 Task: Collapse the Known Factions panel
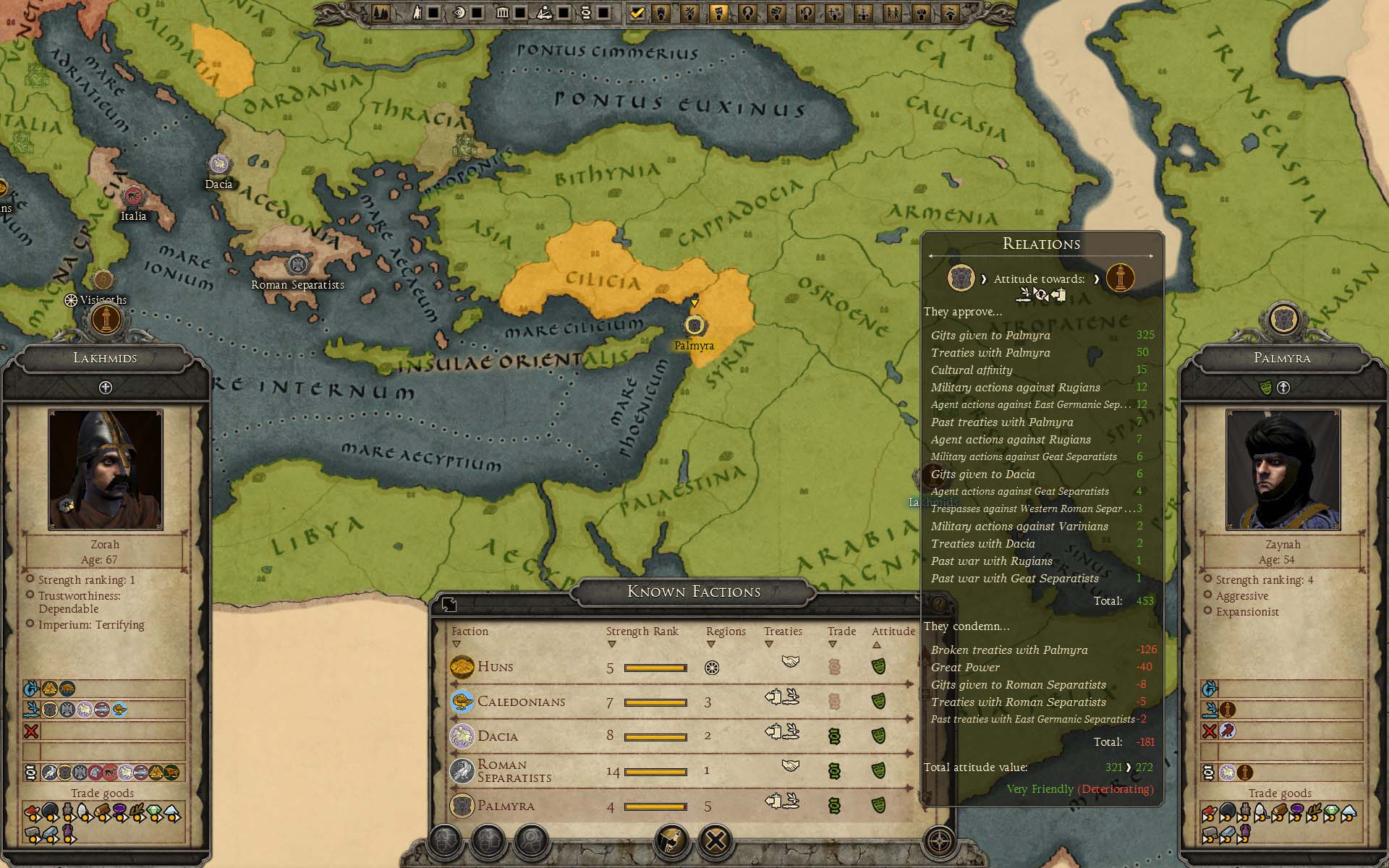pyautogui.click(x=449, y=604)
